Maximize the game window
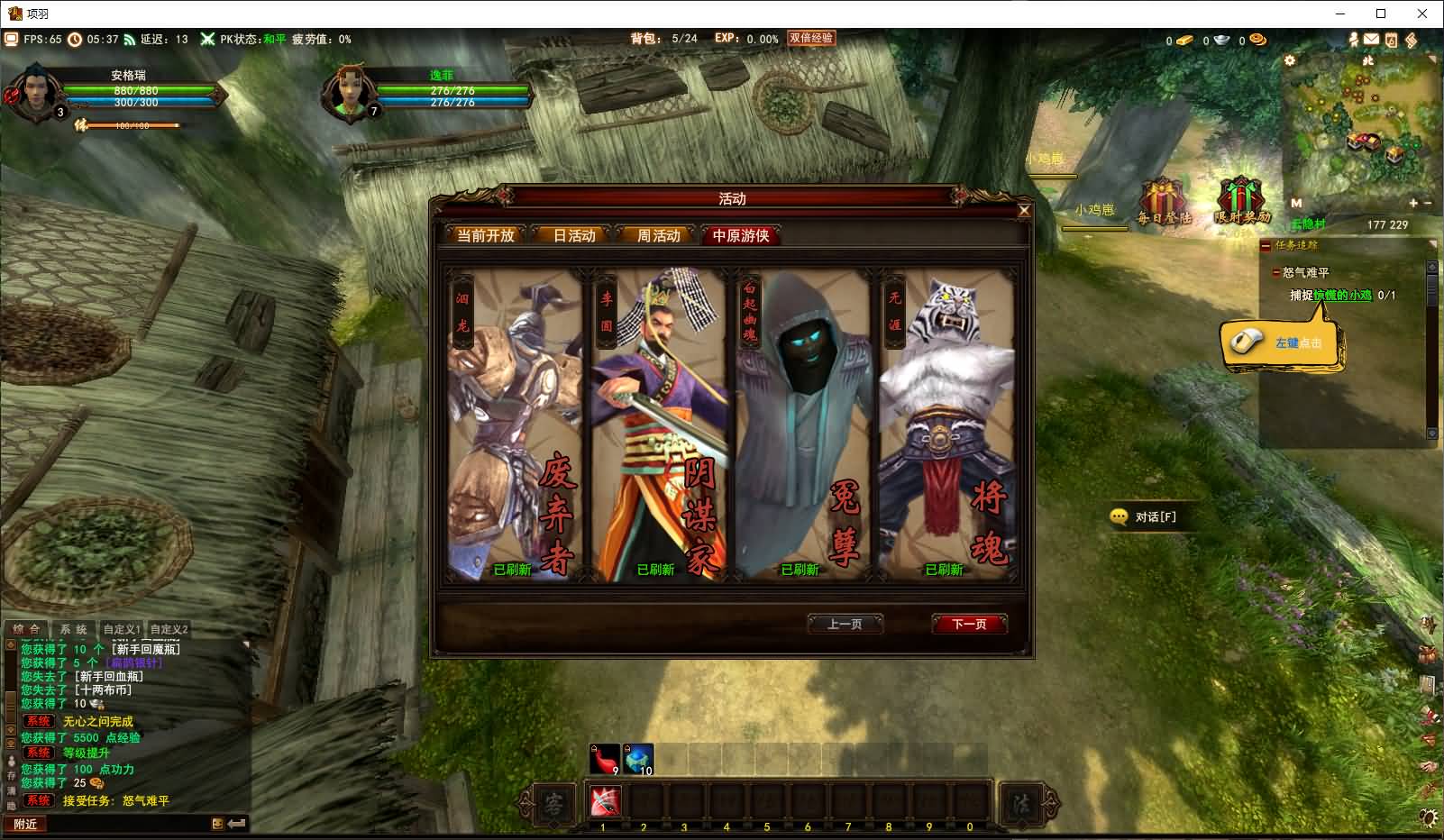 coord(1381,14)
